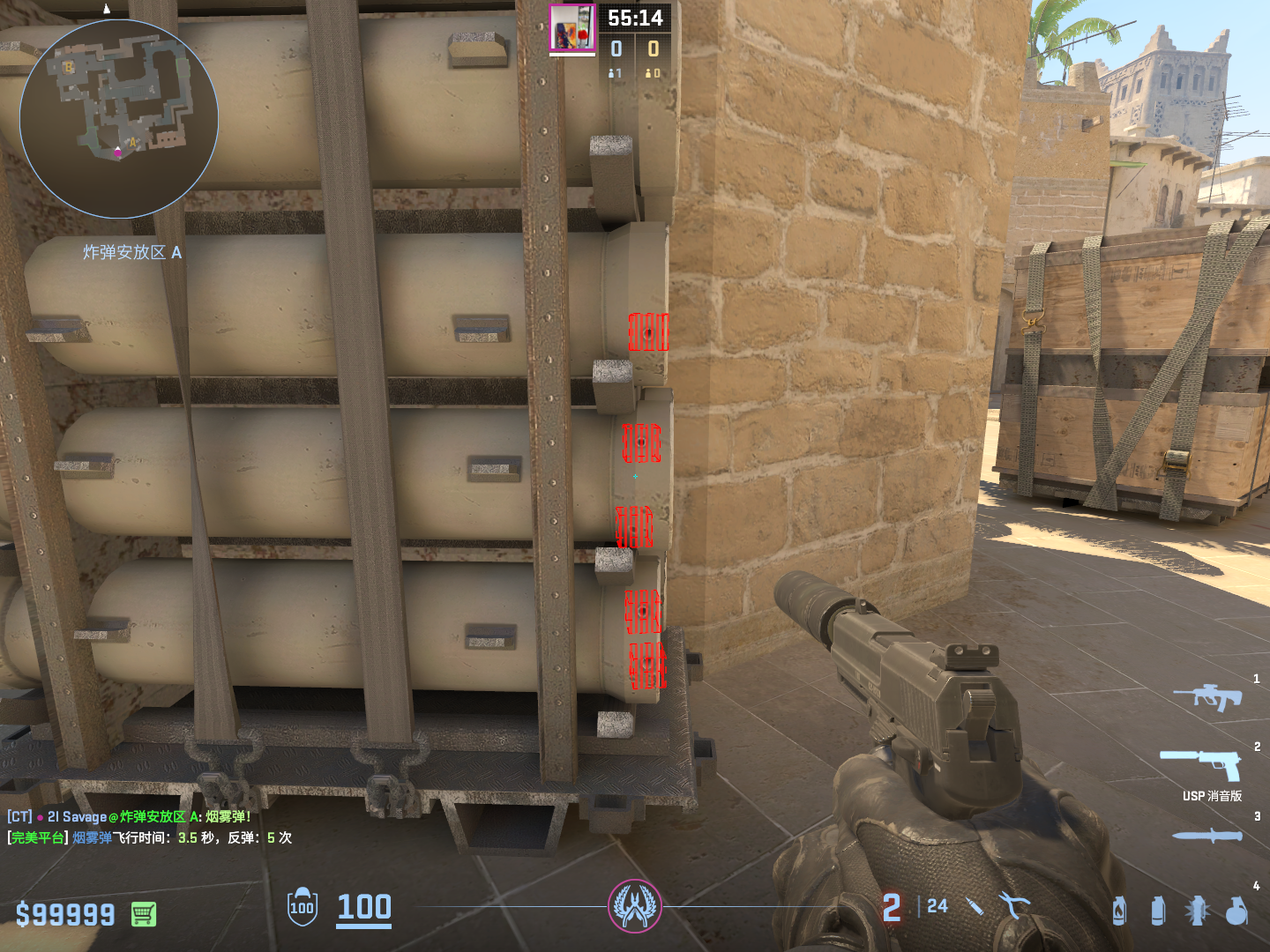1270x952 pixels.
Task: Click the circular radar minimap
Action: point(119,119)
